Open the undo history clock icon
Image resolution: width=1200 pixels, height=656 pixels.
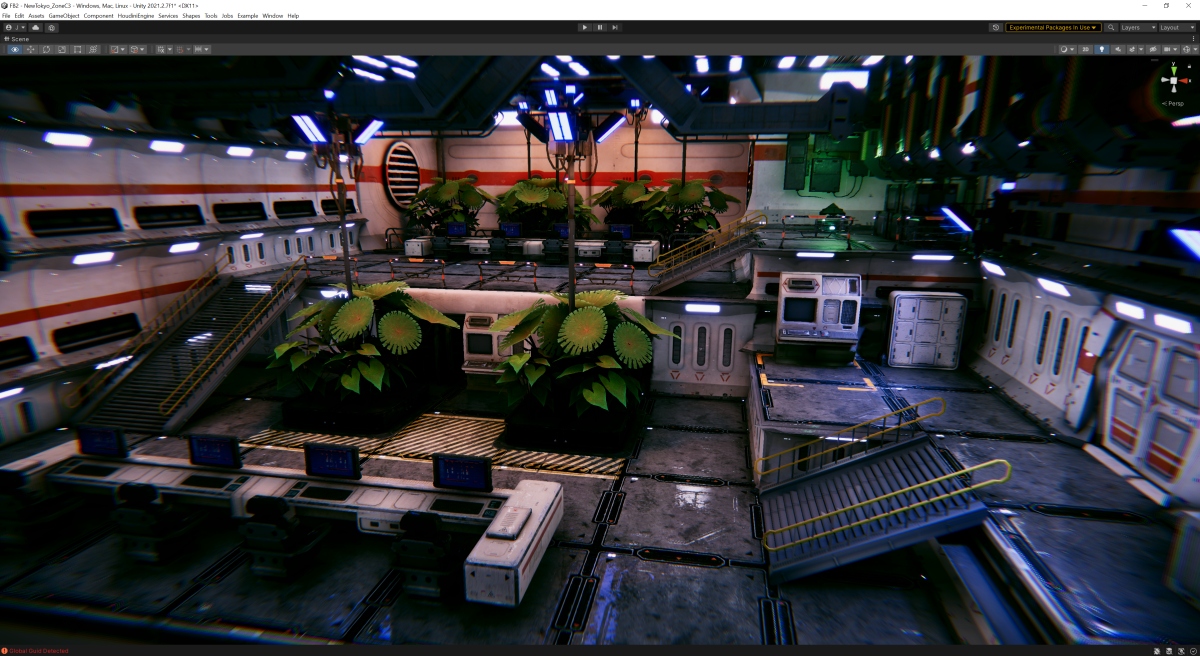[x=996, y=27]
